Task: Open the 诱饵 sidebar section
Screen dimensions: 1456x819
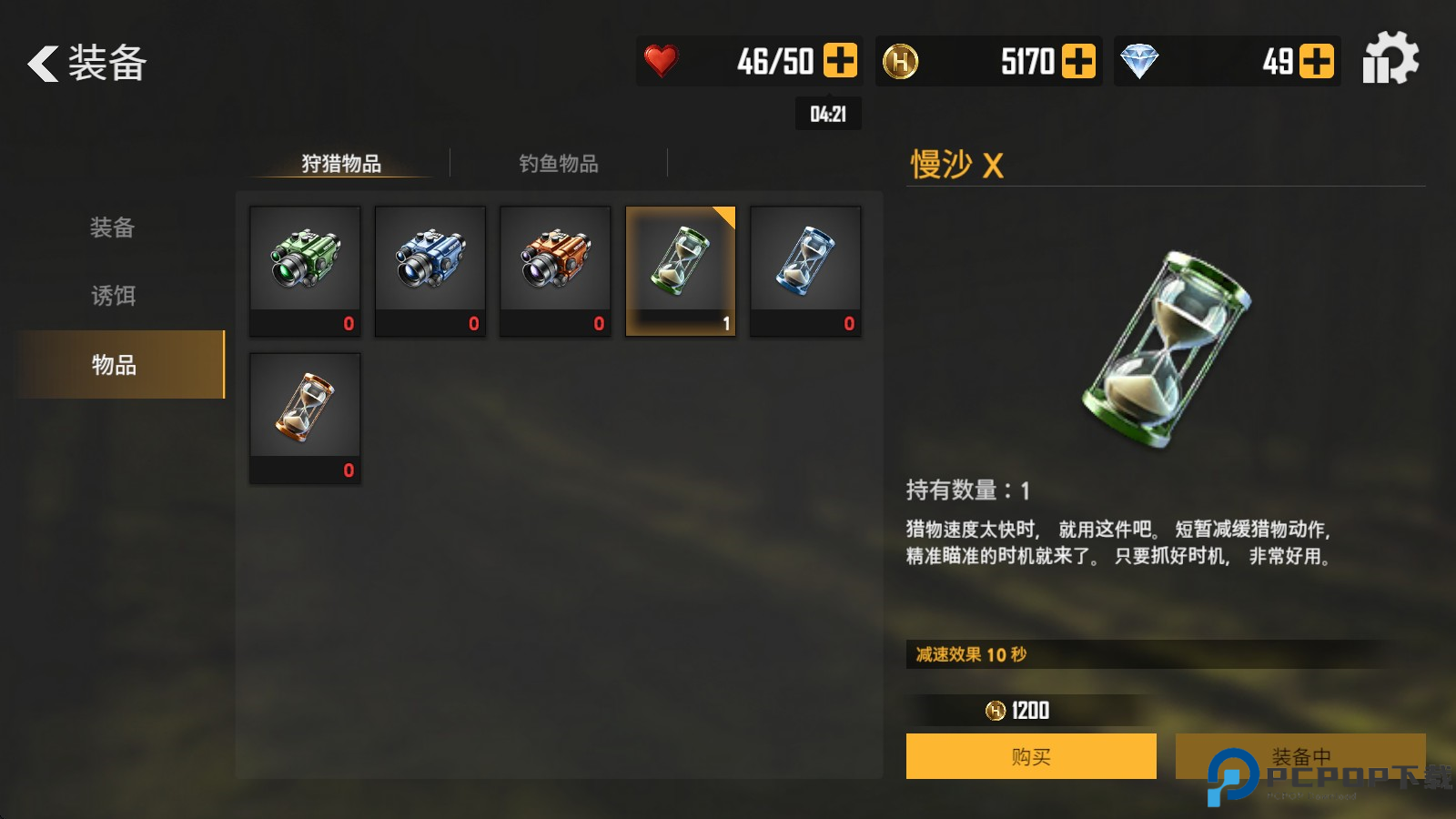Action: 111,297
